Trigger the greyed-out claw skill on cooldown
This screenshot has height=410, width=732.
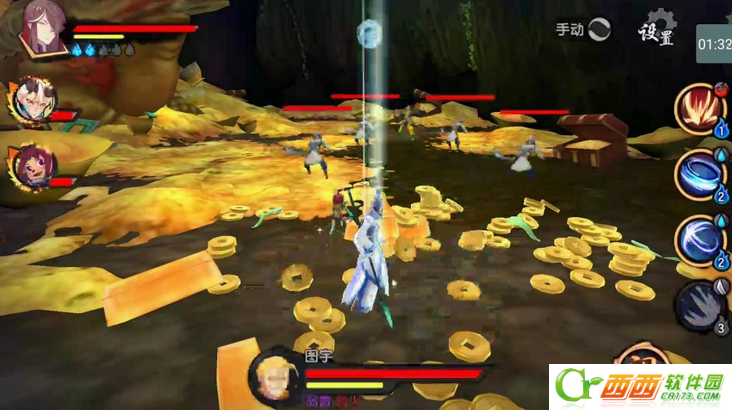pos(699,306)
